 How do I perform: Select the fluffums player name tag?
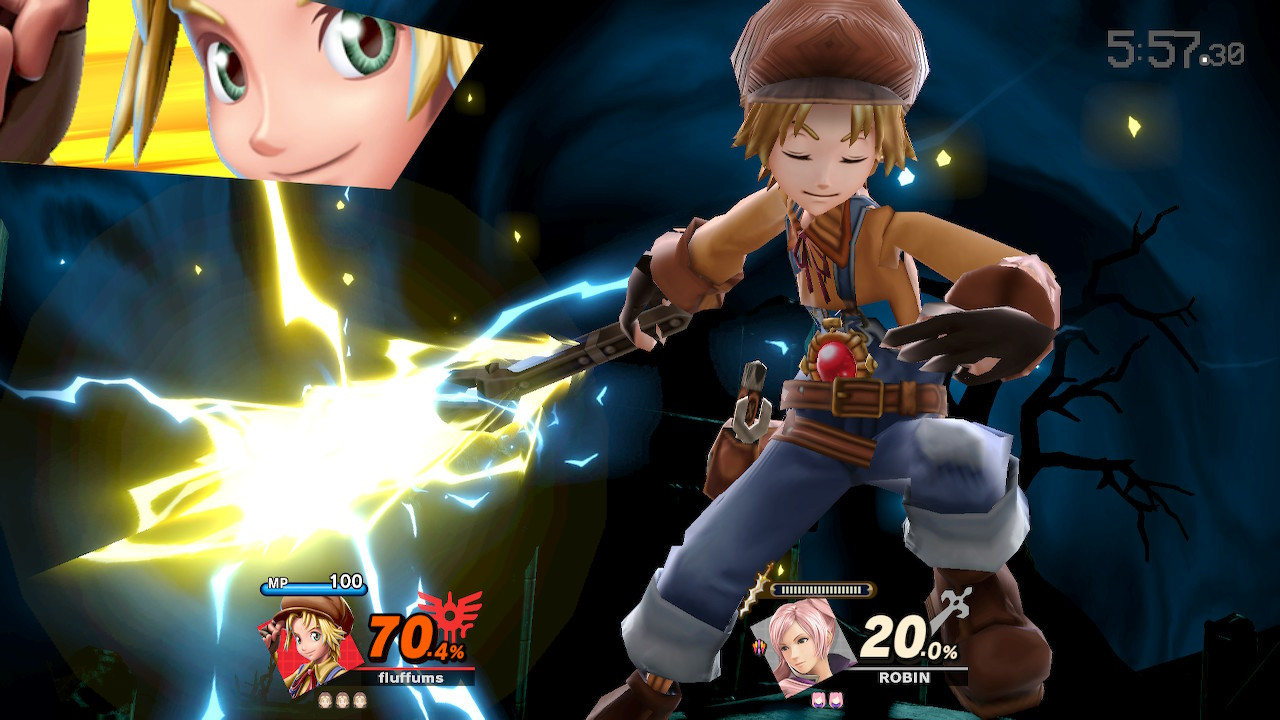pyautogui.click(x=412, y=678)
